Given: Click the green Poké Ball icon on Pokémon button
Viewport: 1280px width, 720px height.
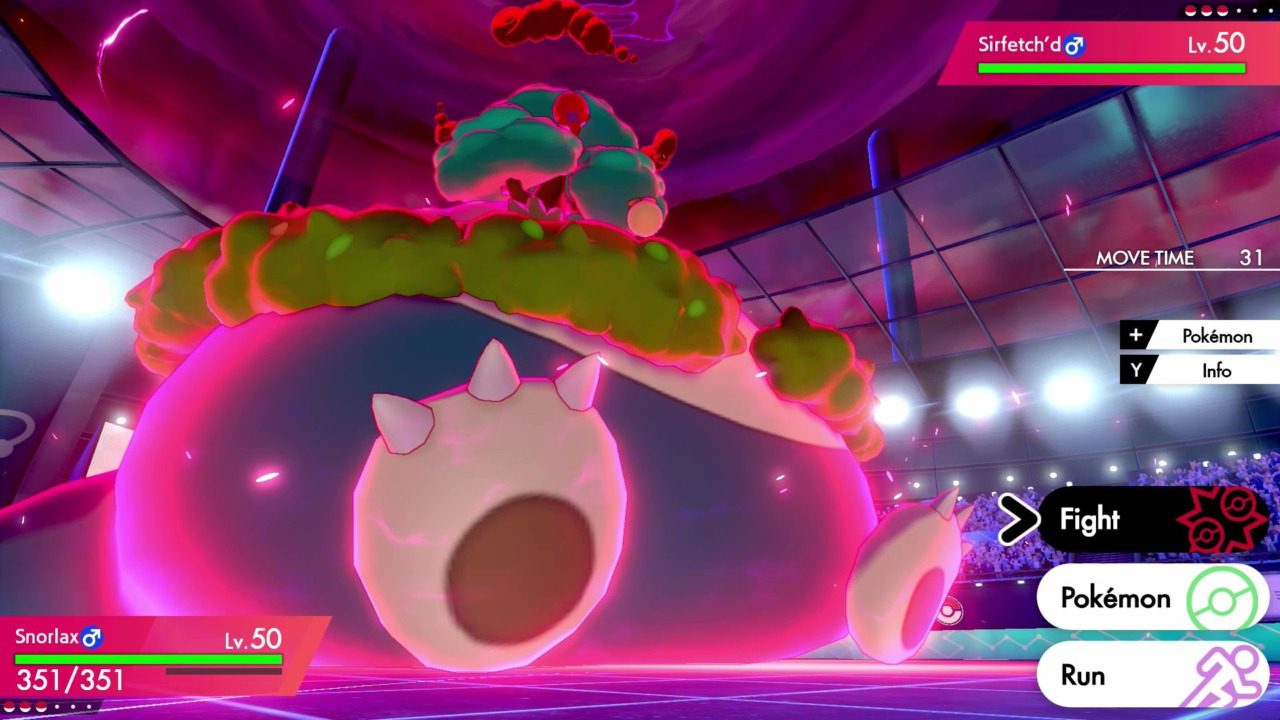Looking at the screenshot, I should [x=1222, y=597].
